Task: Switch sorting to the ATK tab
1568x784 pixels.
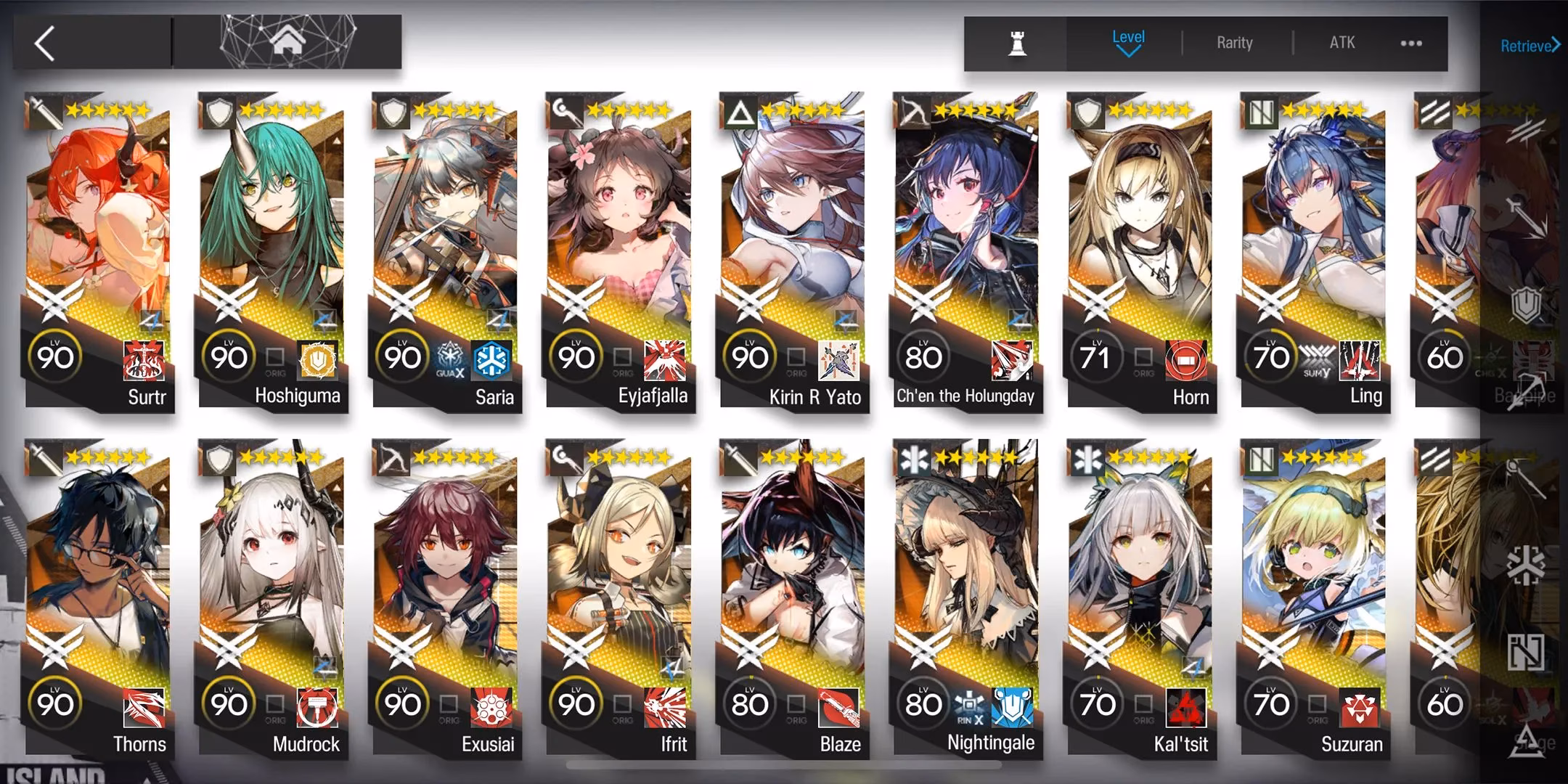Action: pyautogui.click(x=1342, y=42)
